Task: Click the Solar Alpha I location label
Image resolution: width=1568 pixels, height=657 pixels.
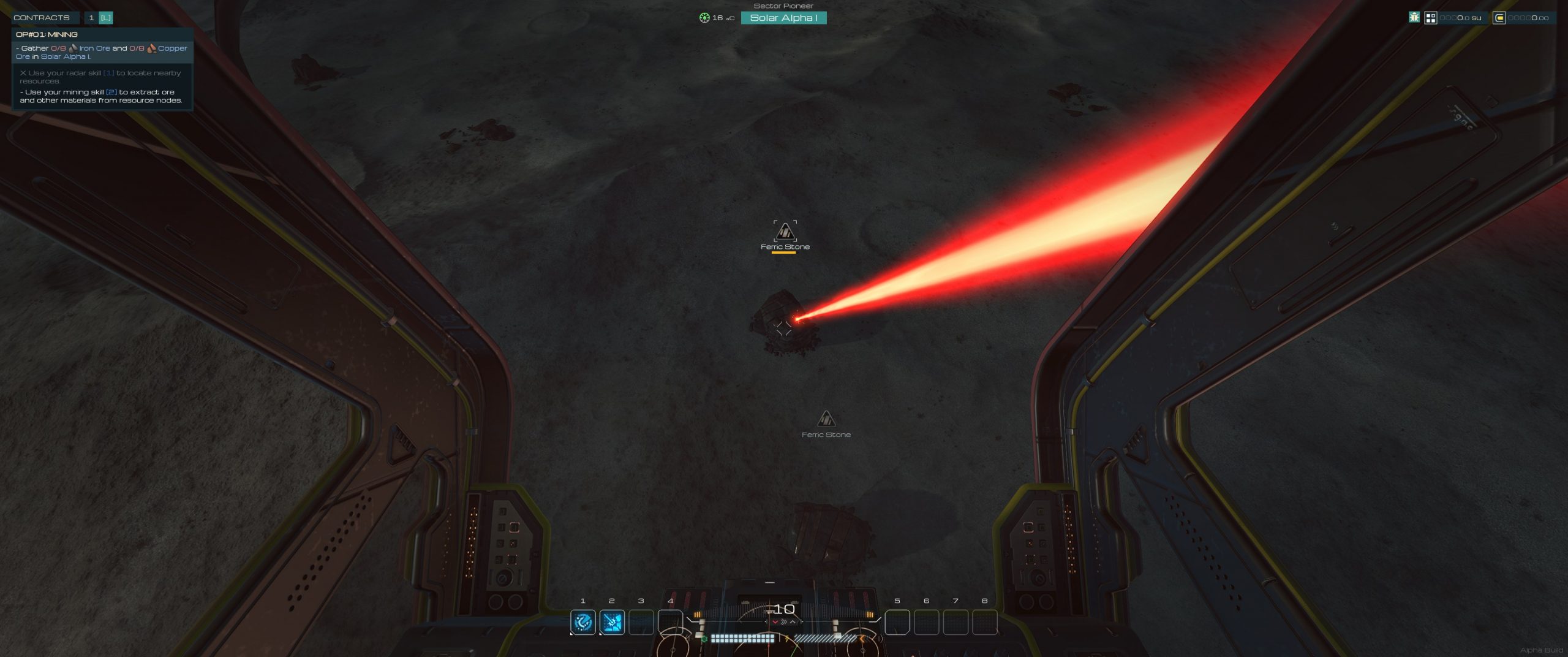Action: pos(783,18)
